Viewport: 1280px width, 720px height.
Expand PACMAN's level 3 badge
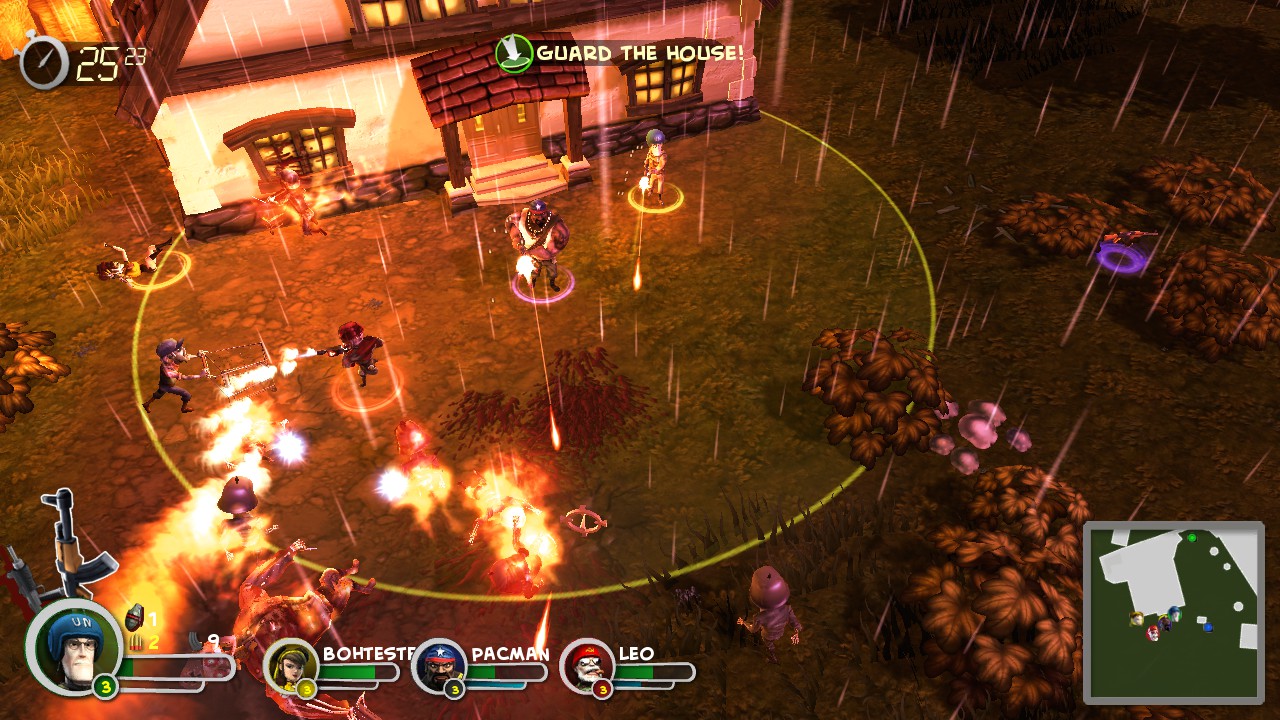(x=454, y=688)
